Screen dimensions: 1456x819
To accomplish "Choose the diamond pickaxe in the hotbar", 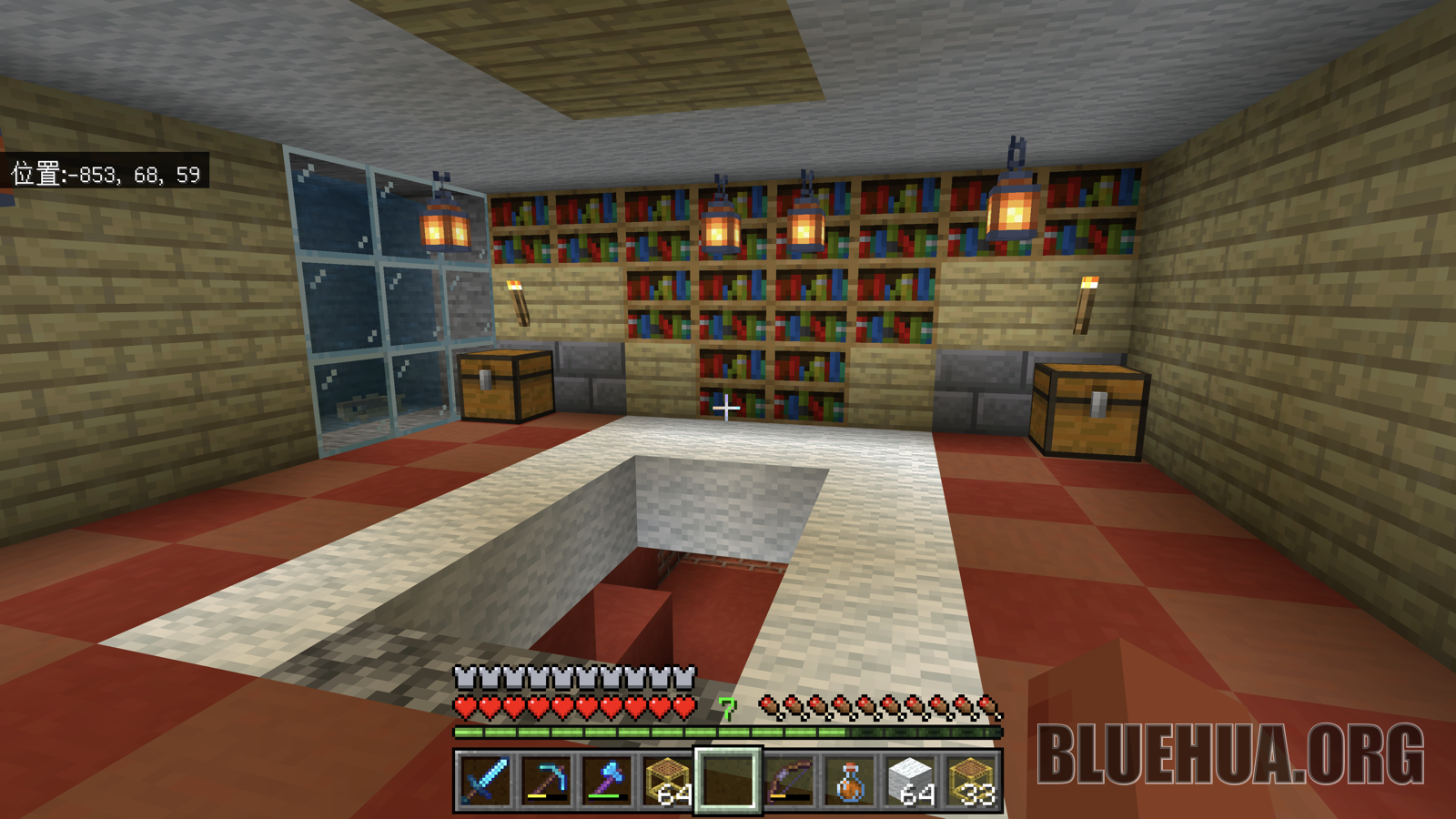I will pos(545,781).
